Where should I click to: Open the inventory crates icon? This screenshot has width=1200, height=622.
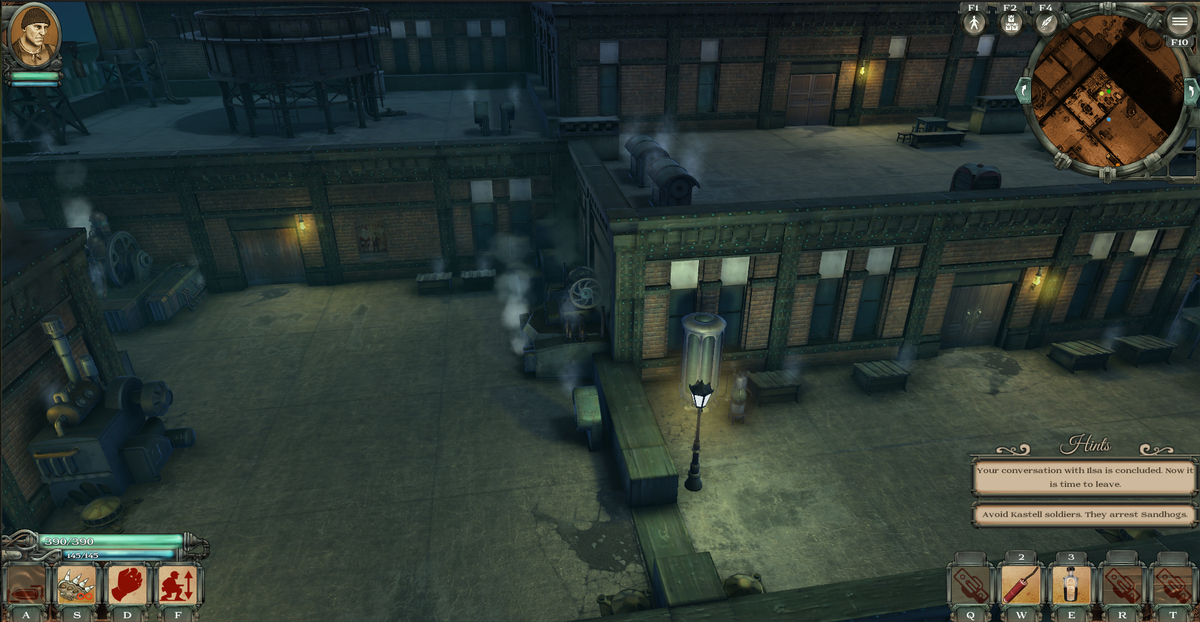click(1010, 24)
